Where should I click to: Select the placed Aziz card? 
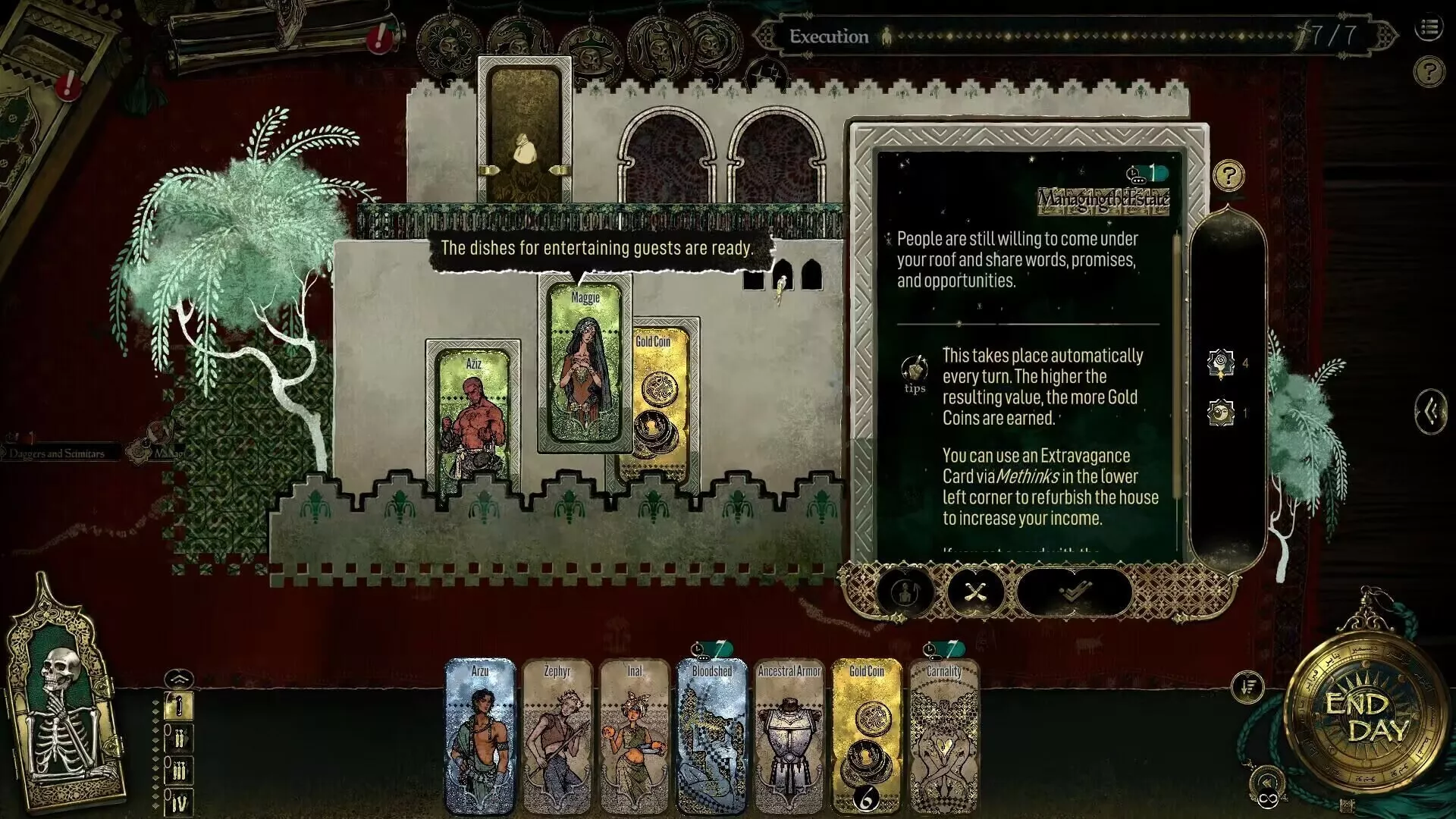(x=473, y=417)
